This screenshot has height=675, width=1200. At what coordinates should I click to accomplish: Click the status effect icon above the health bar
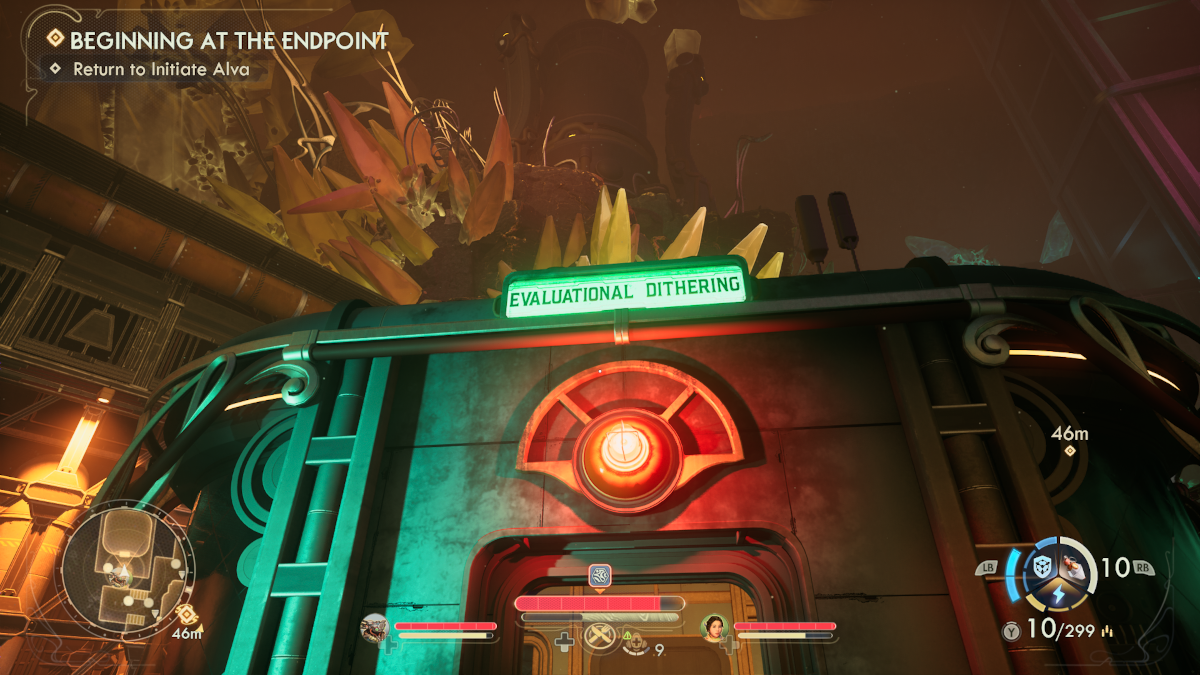point(599,575)
